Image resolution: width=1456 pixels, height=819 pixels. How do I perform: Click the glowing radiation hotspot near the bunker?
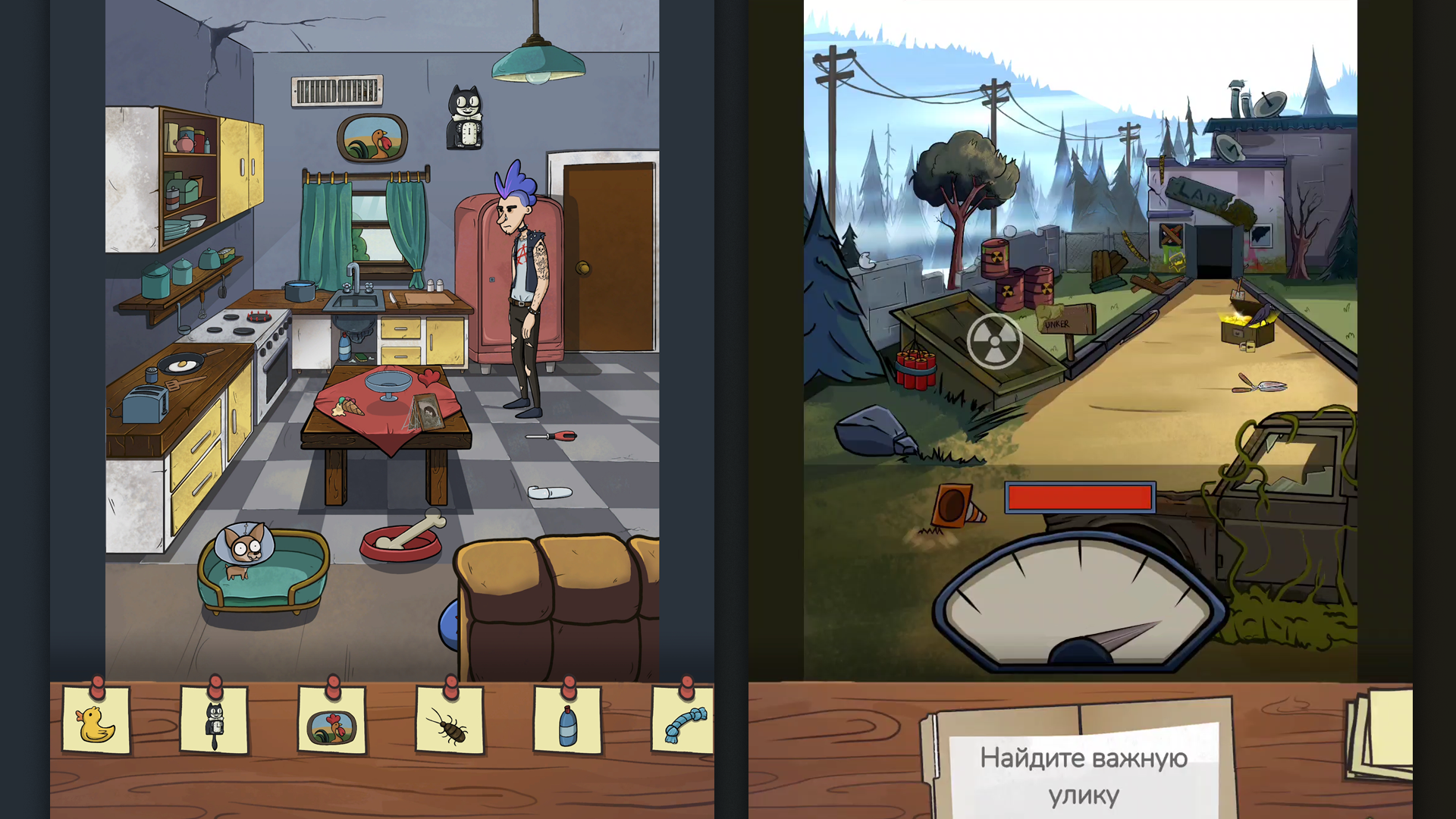[996, 340]
